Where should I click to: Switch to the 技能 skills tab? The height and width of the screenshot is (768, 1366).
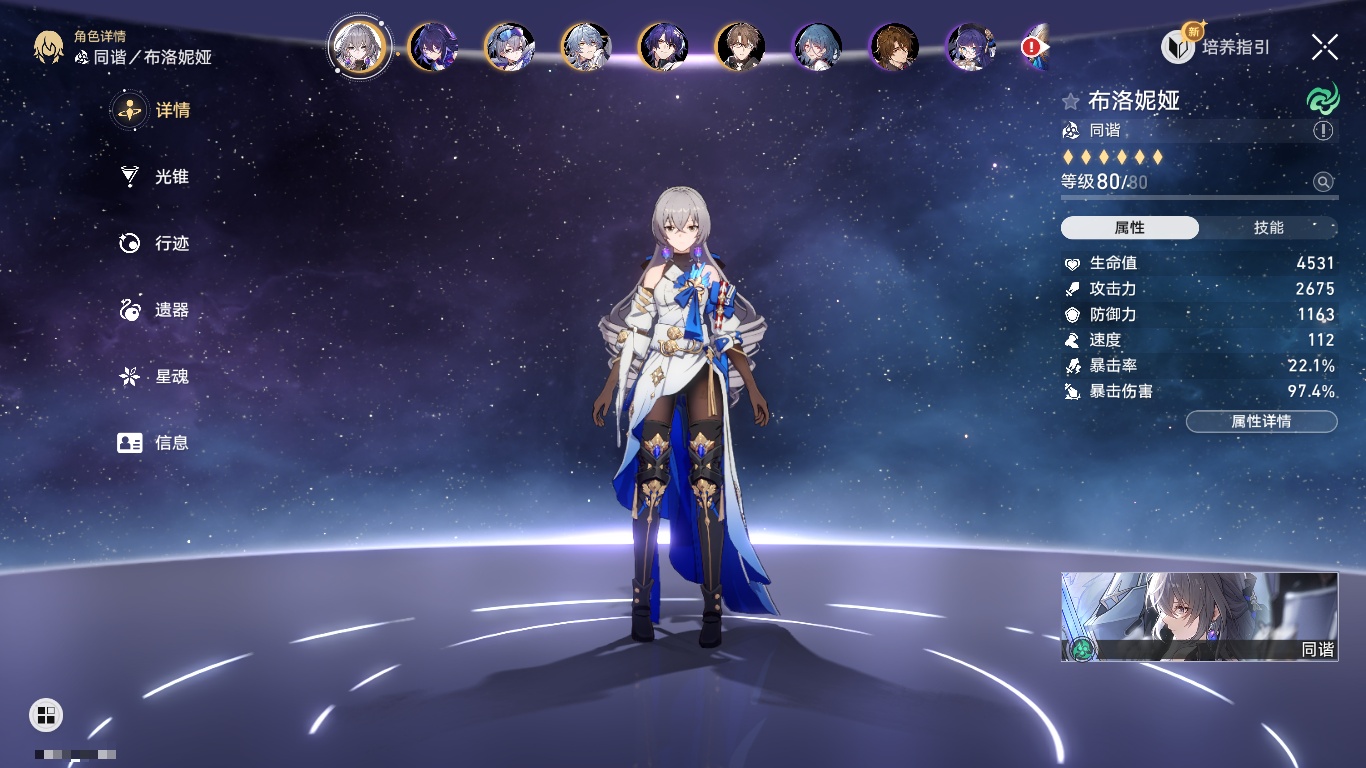point(1268,228)
